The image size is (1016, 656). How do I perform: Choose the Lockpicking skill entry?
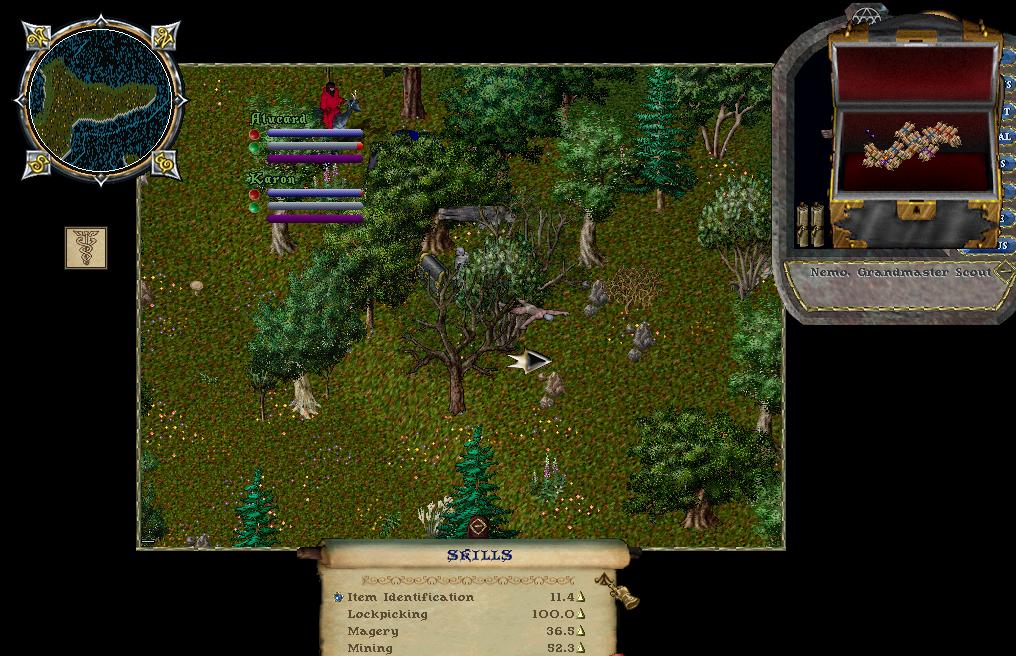(387, 614)
